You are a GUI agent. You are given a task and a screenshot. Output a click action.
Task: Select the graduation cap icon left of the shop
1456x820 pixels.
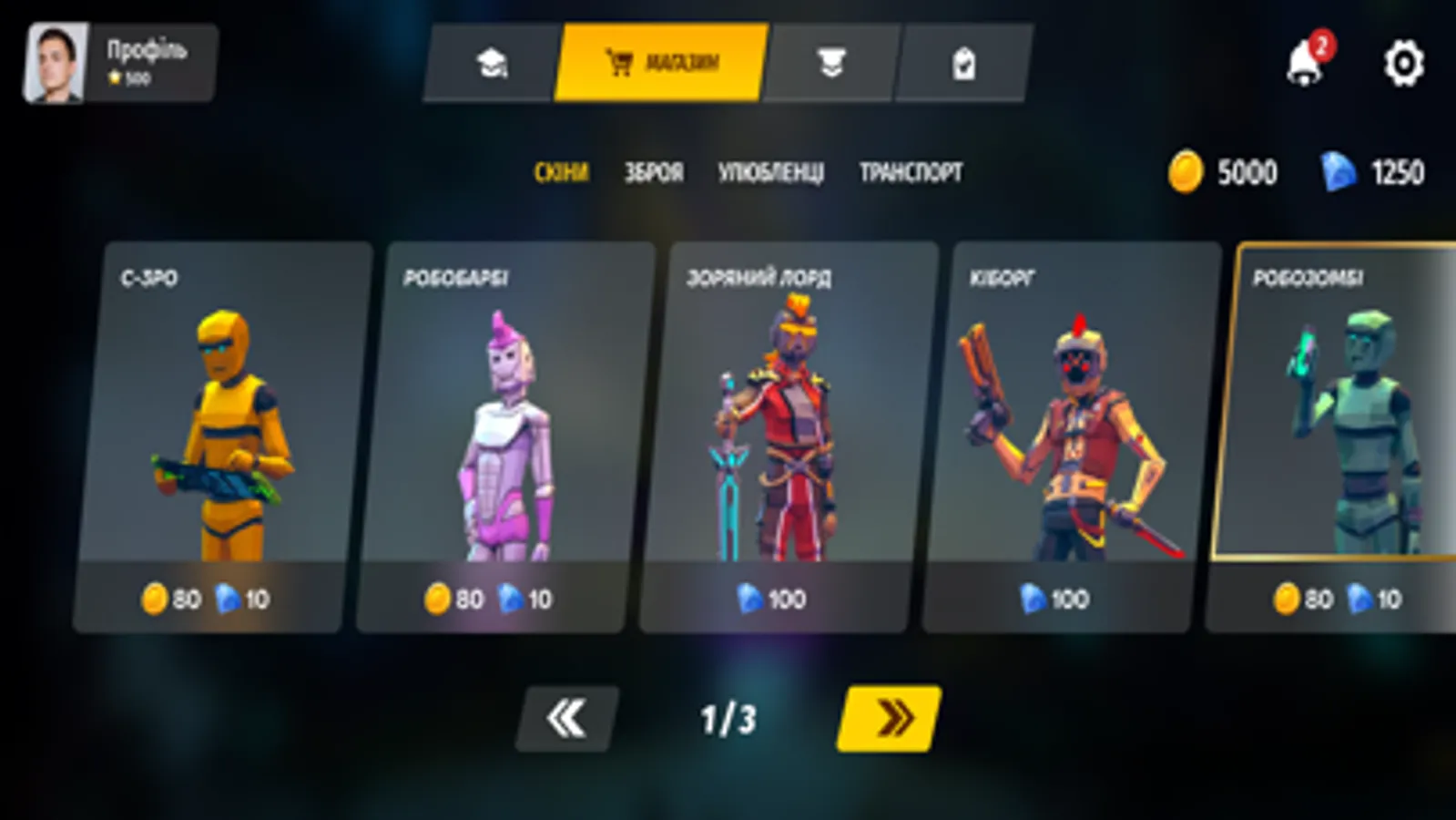click(492, 62)
